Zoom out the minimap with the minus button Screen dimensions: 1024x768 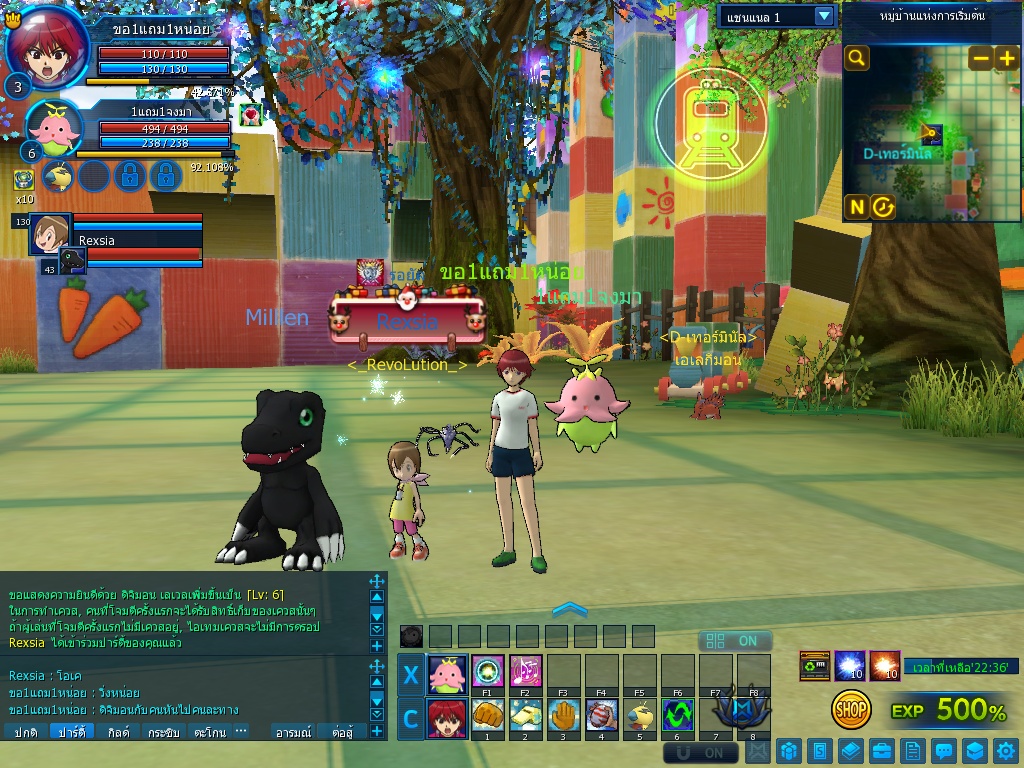pyautogui.click(x=981, y=58)
